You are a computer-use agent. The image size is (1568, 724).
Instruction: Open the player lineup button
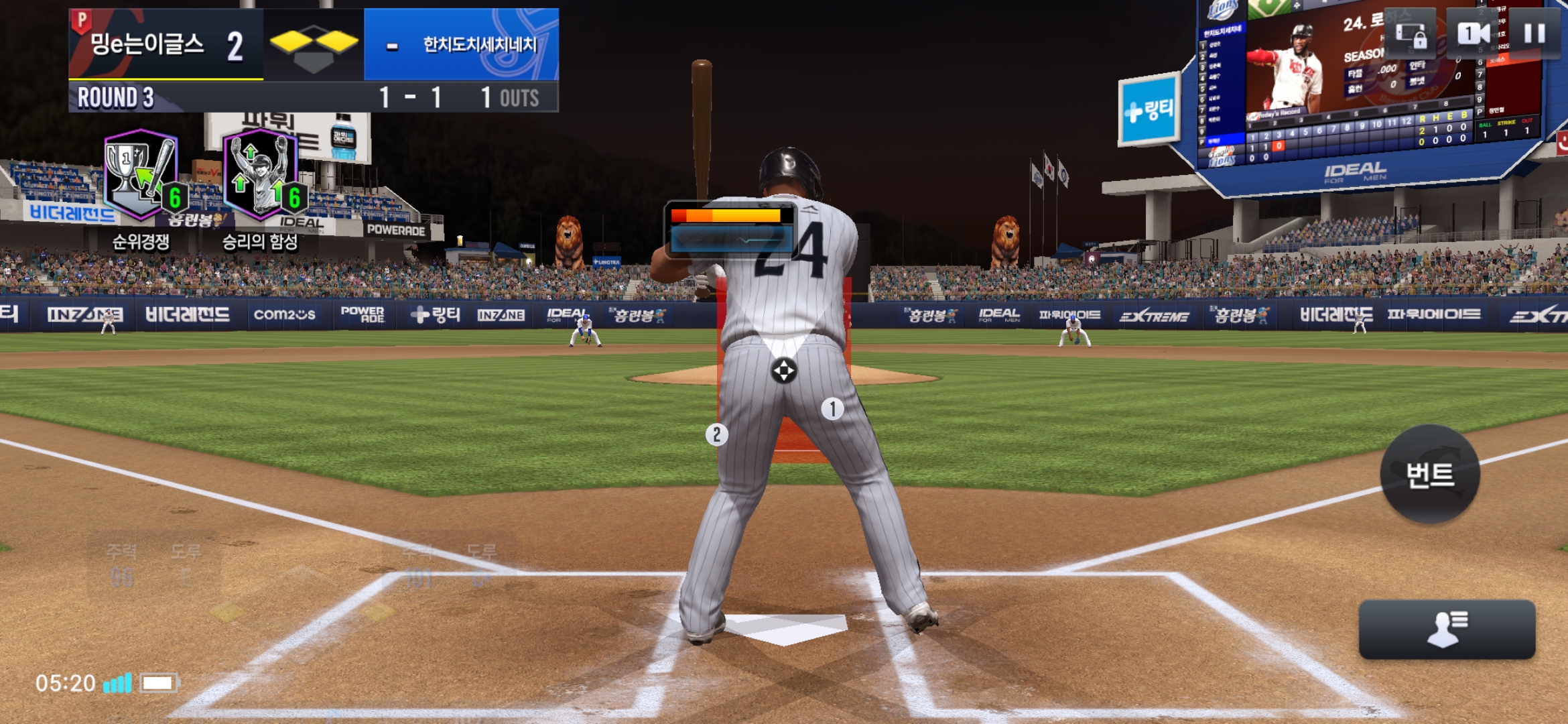point(1447,629)
